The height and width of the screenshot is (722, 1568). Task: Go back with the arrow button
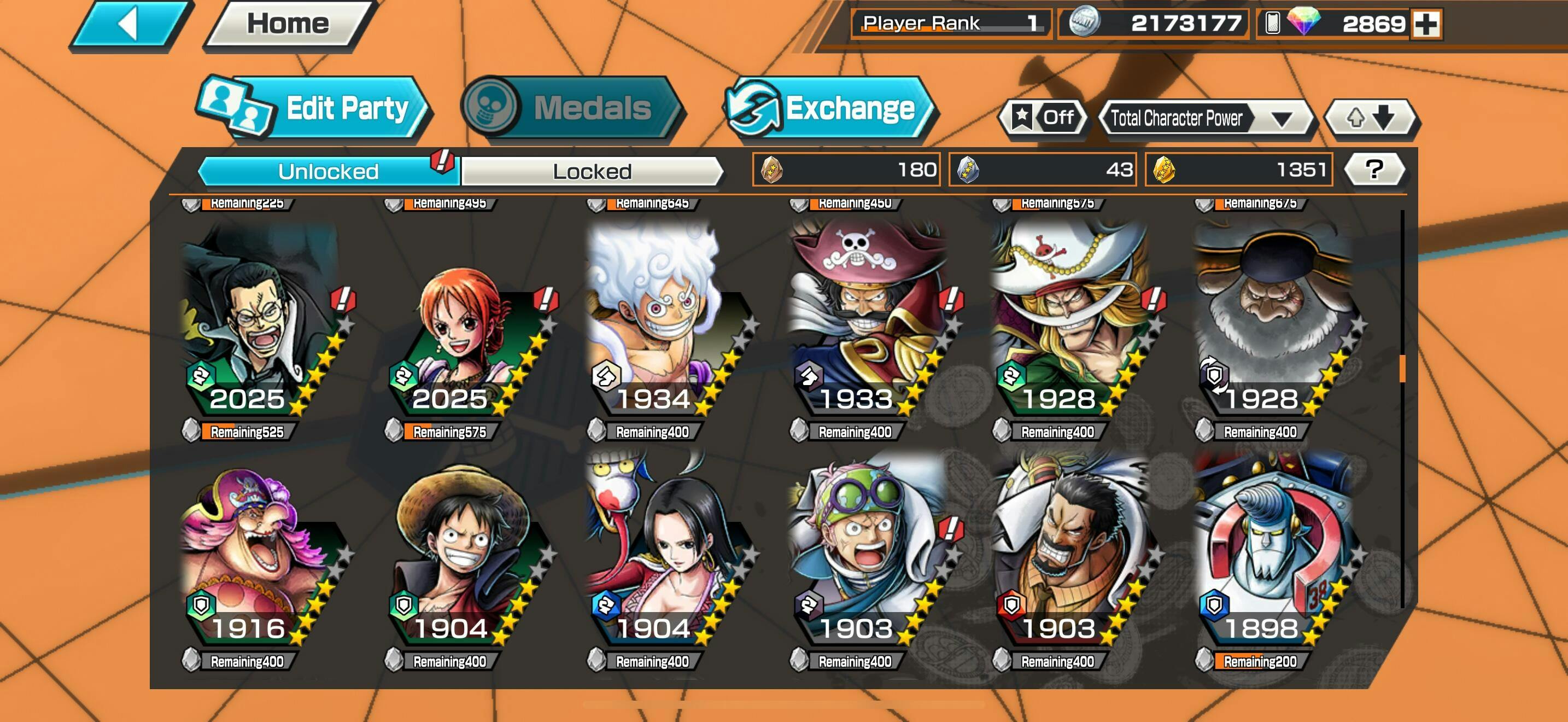click(130, 25)
